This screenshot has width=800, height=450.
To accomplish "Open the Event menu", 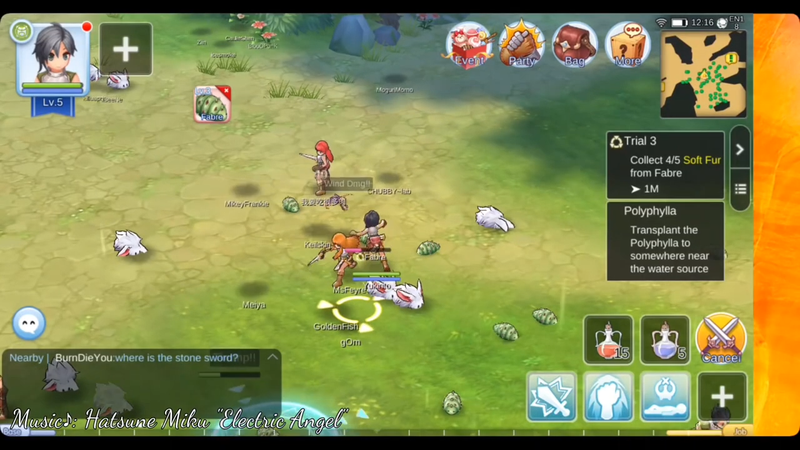I will coord(470,43).
